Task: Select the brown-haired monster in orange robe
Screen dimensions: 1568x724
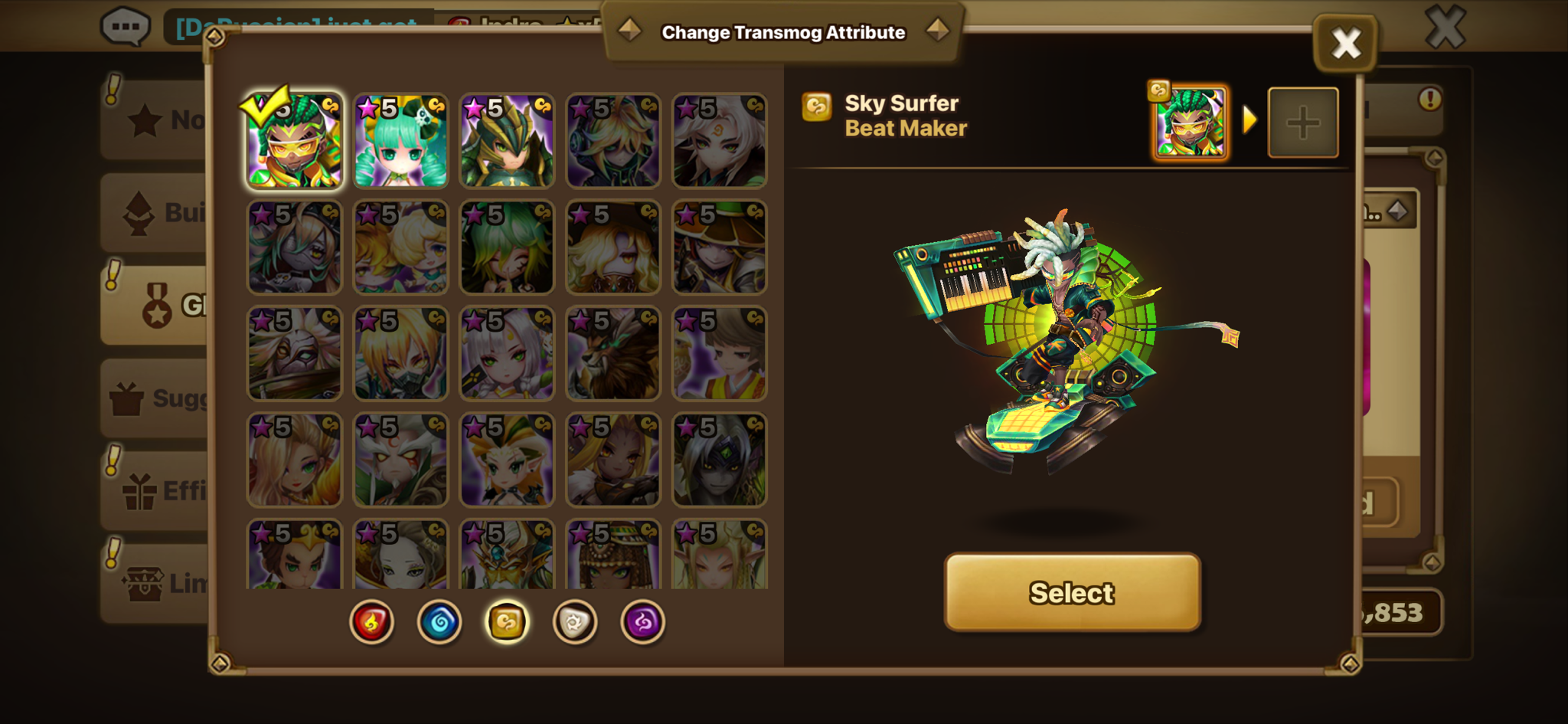Action: (719, 354)
